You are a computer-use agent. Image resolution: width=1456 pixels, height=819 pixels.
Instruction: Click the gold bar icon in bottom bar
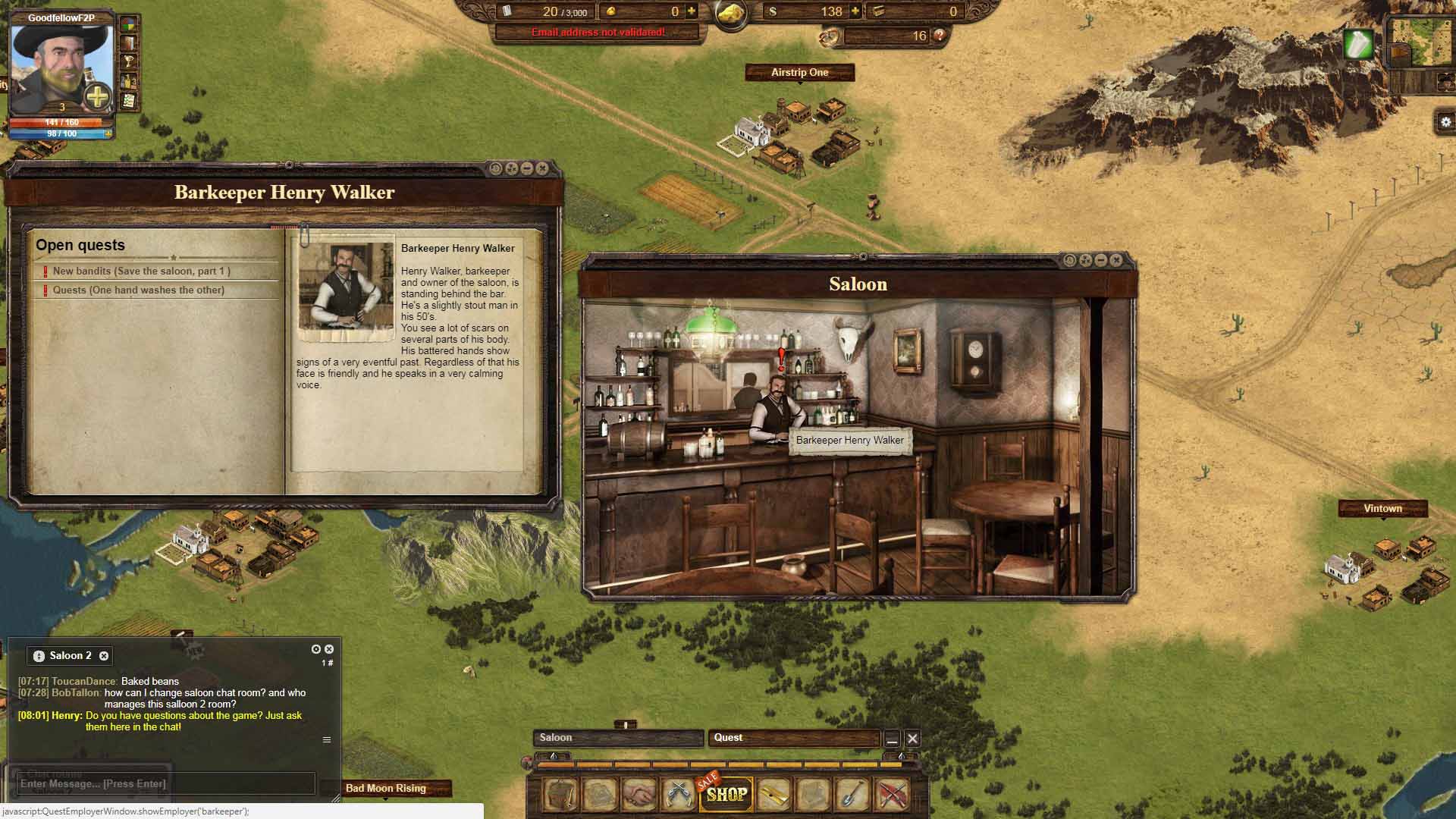point(774,795)
